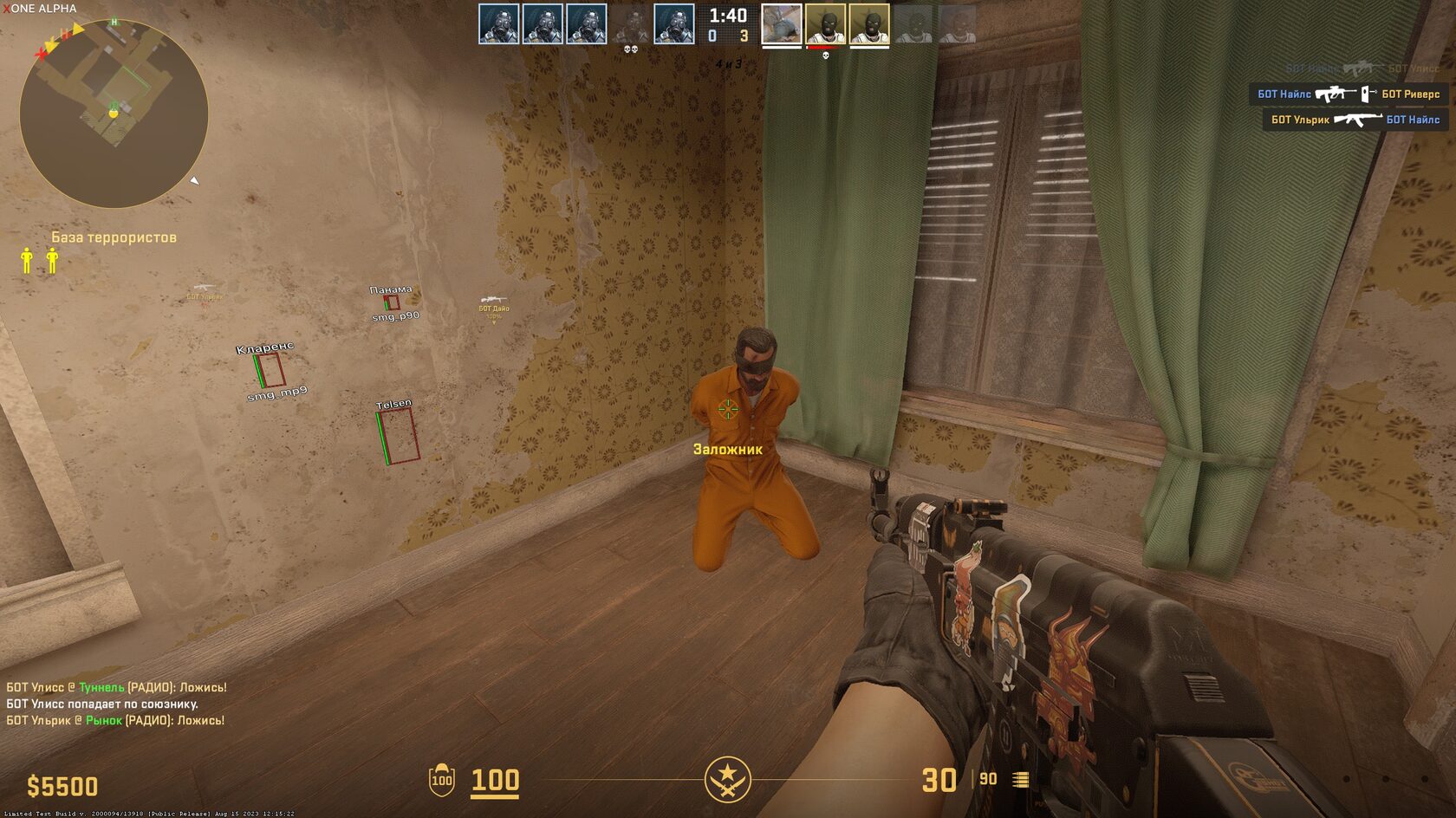Click the armor helmet icon
The image size is (1456, 818).
point(442,780)
